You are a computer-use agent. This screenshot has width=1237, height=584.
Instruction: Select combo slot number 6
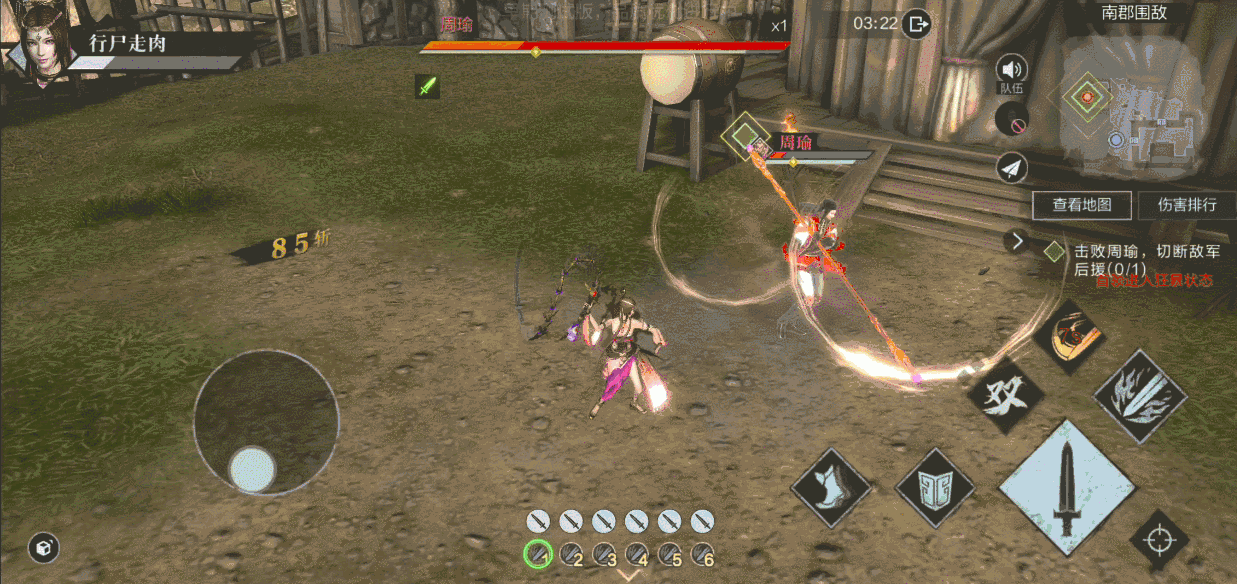click(702, 553)
